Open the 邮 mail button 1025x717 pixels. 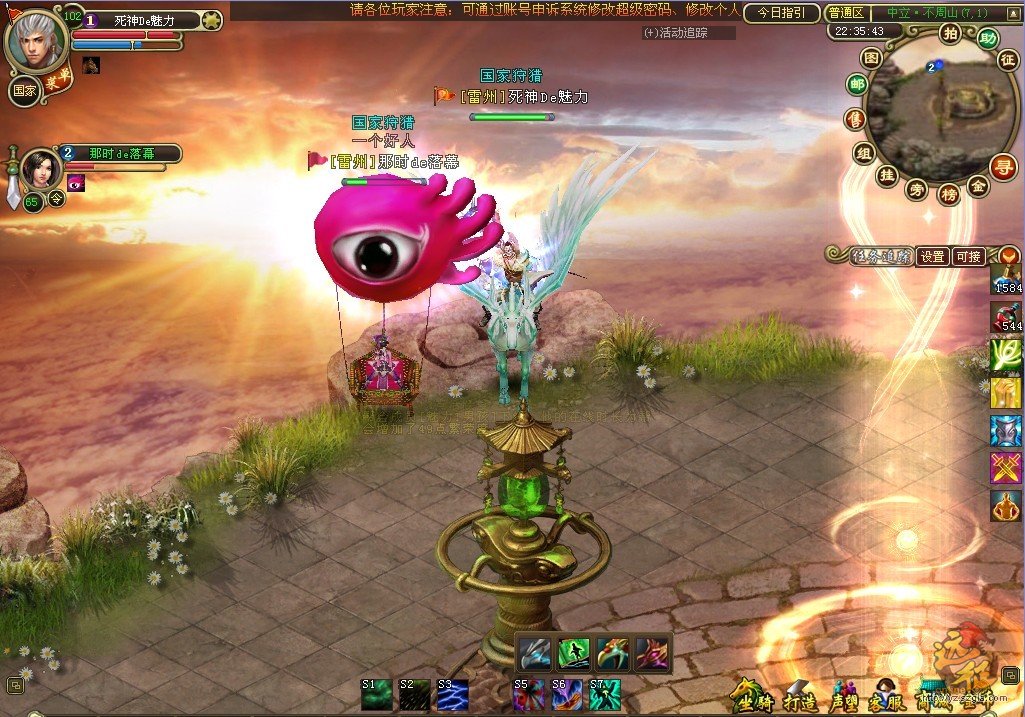[857, 86]
